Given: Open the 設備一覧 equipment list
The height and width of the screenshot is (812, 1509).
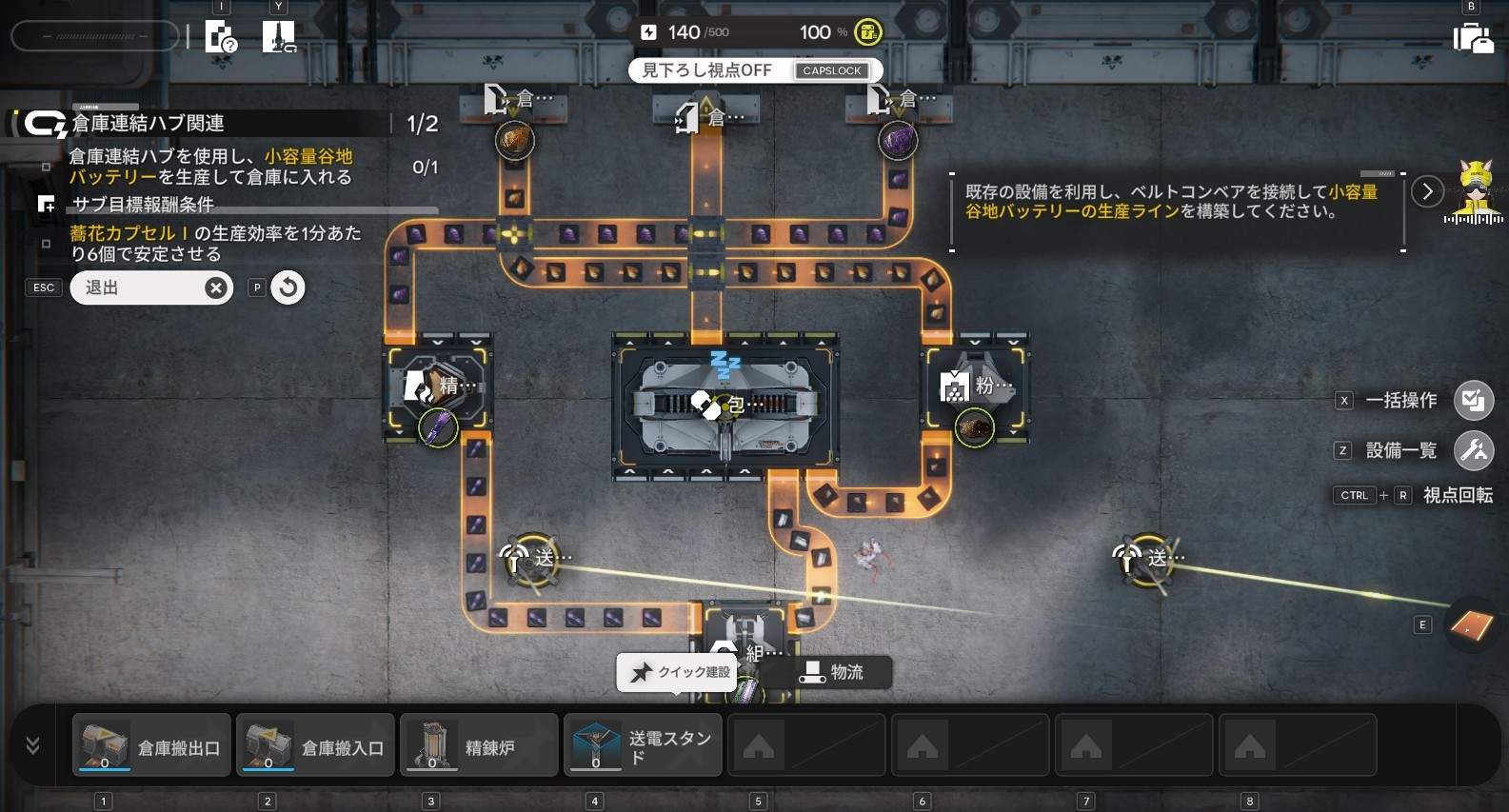Looking at the screenshot, I should [x=1473, y=450].
